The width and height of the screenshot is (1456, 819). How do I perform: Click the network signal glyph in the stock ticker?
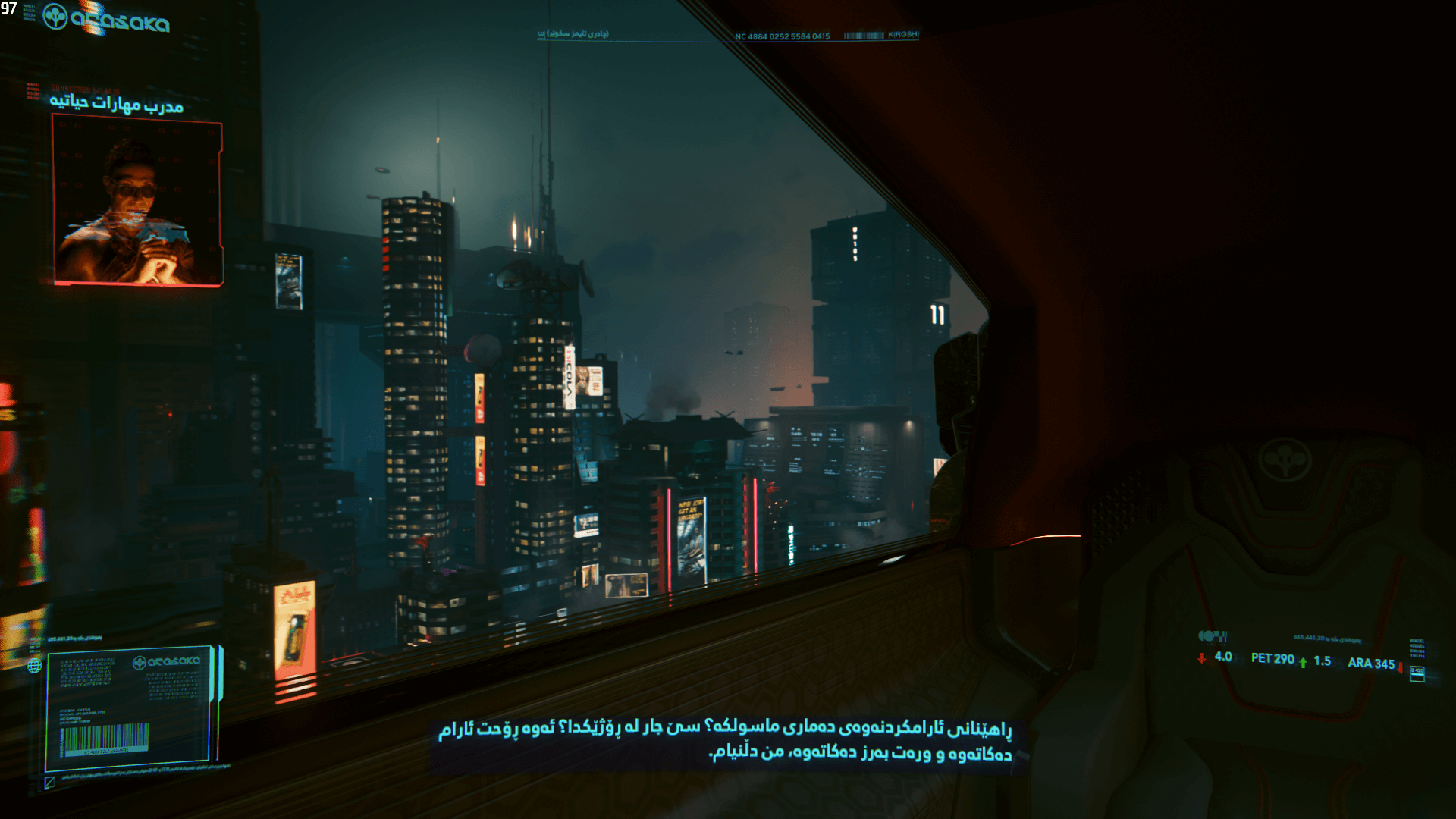(1212, 637)
